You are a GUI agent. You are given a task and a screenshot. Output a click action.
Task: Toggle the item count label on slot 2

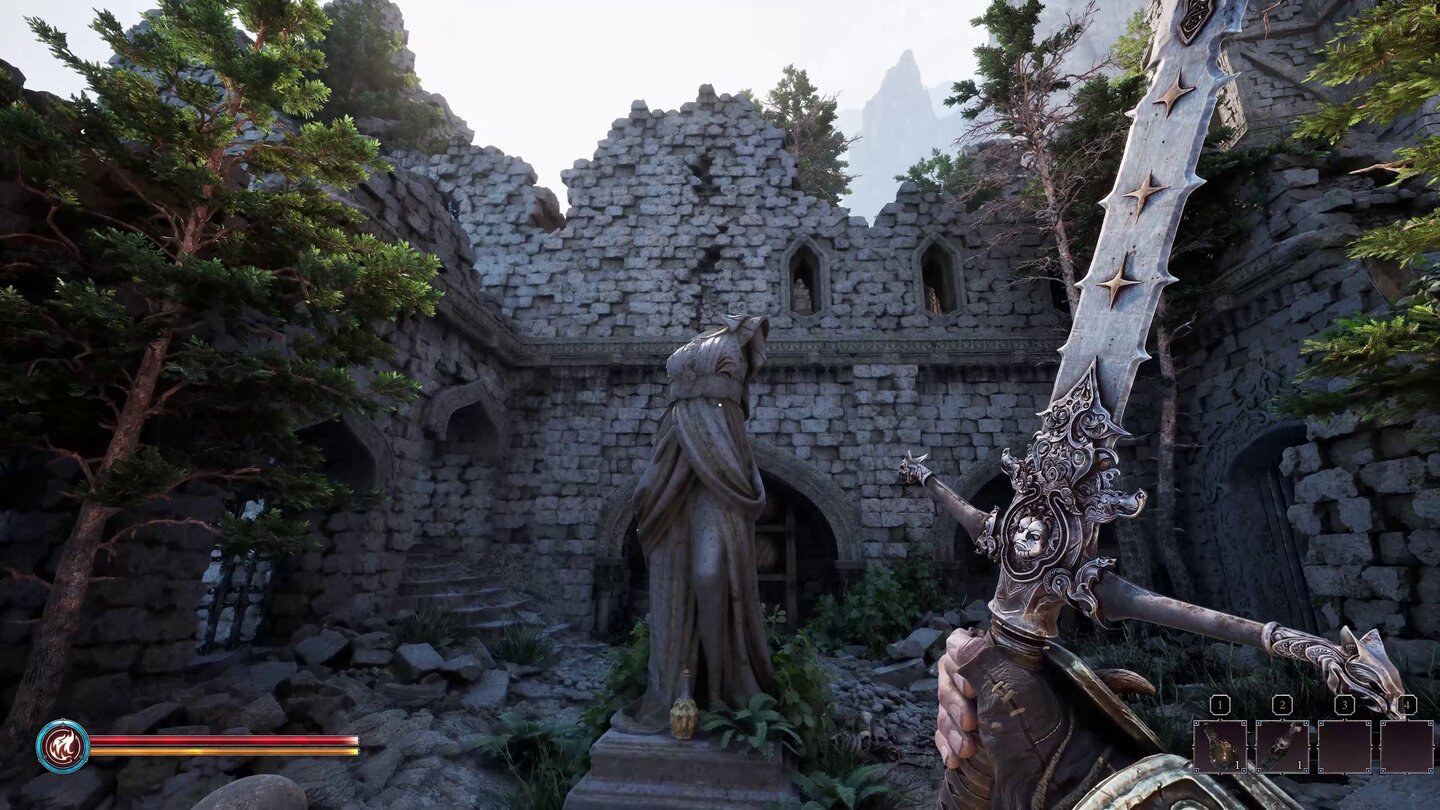[x=1299, y=764]
